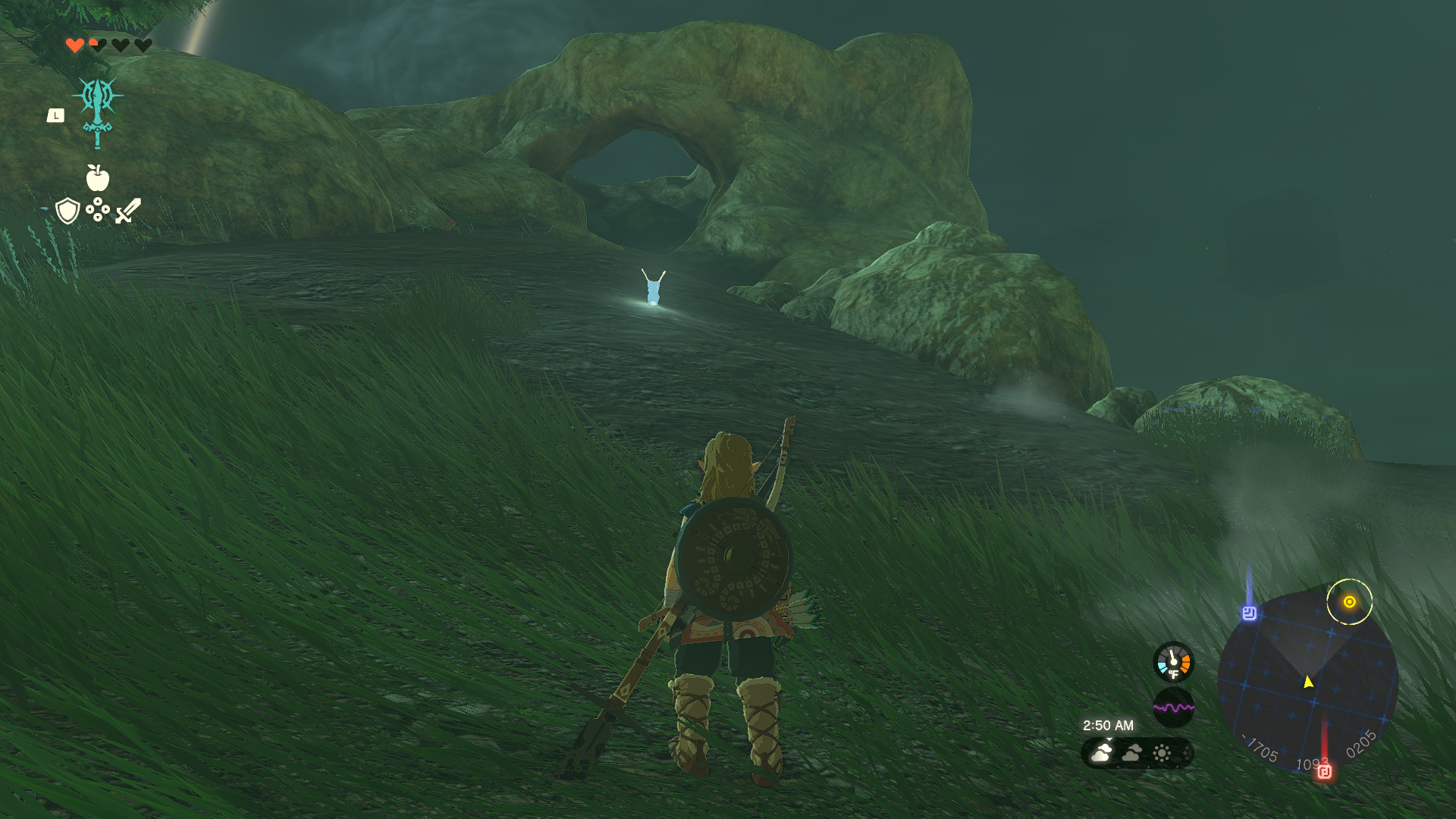The image size is (1456, 819).
Task: Click the yellow player arrow on minimap
Action: point(1308,682)
